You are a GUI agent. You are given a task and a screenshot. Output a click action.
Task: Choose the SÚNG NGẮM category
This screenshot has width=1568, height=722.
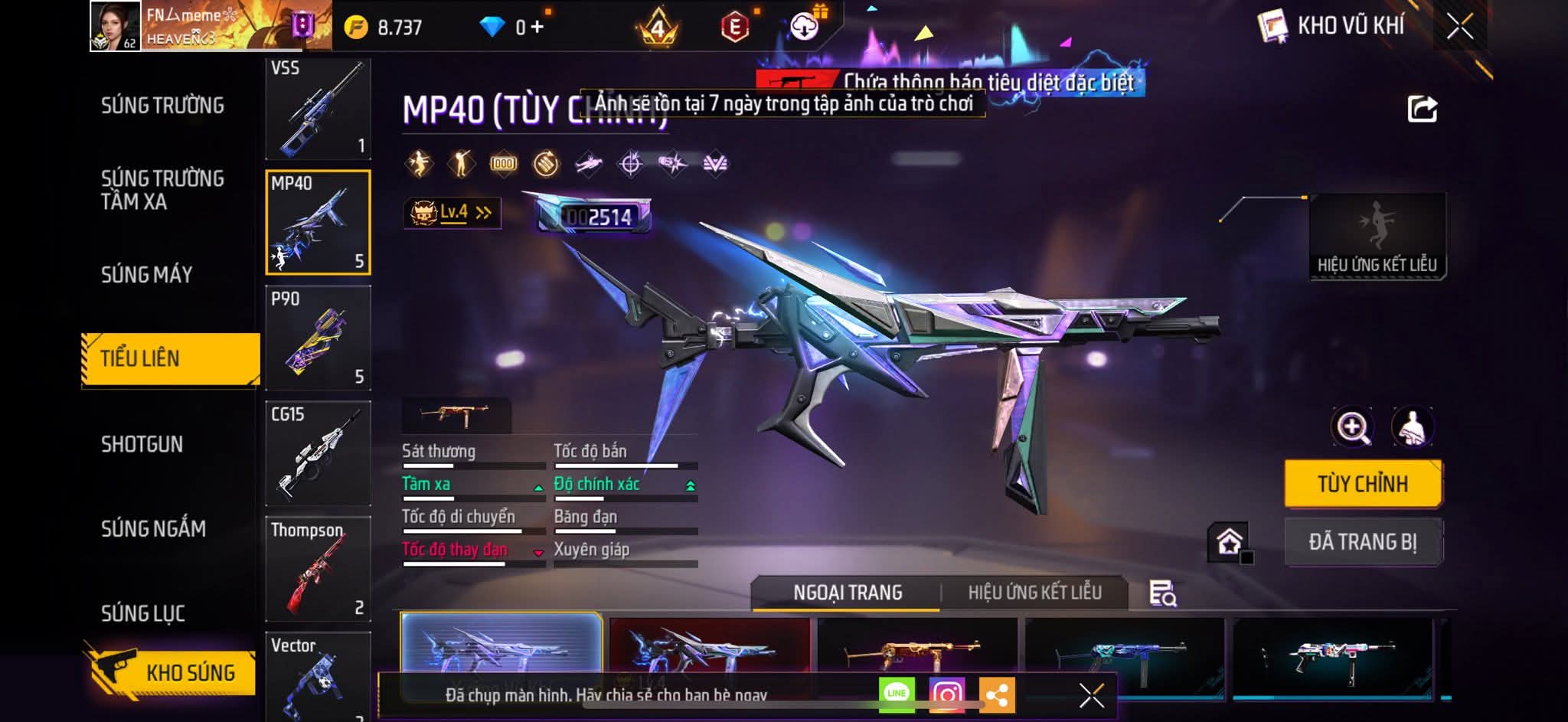pos(153,529)
